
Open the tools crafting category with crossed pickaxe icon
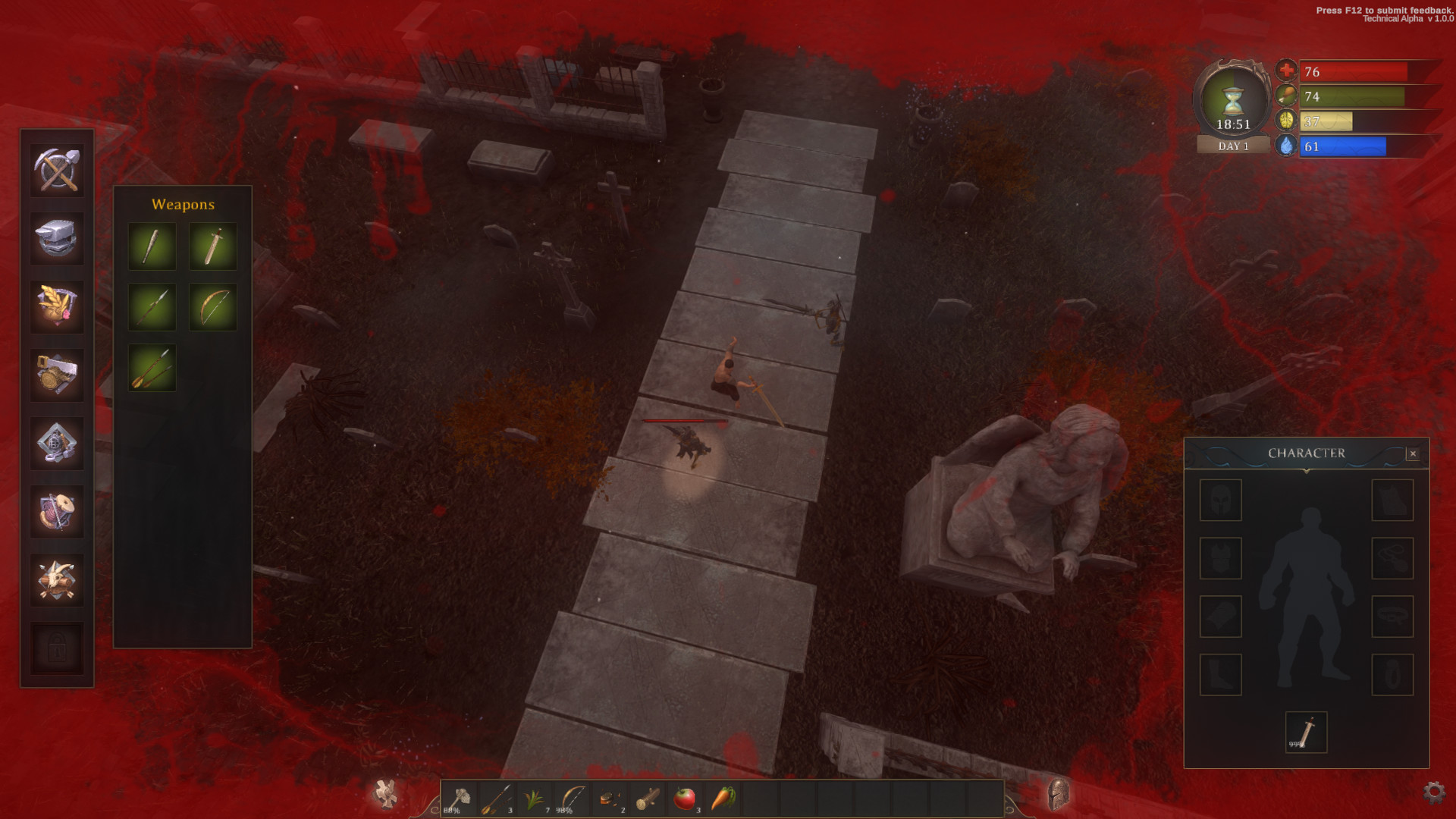click(x=57, y=171)
